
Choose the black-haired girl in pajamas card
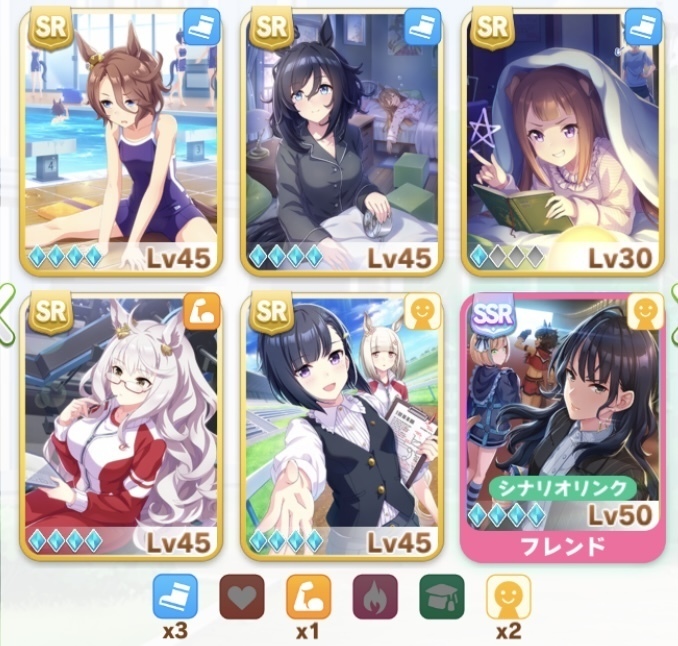(340, 140)
